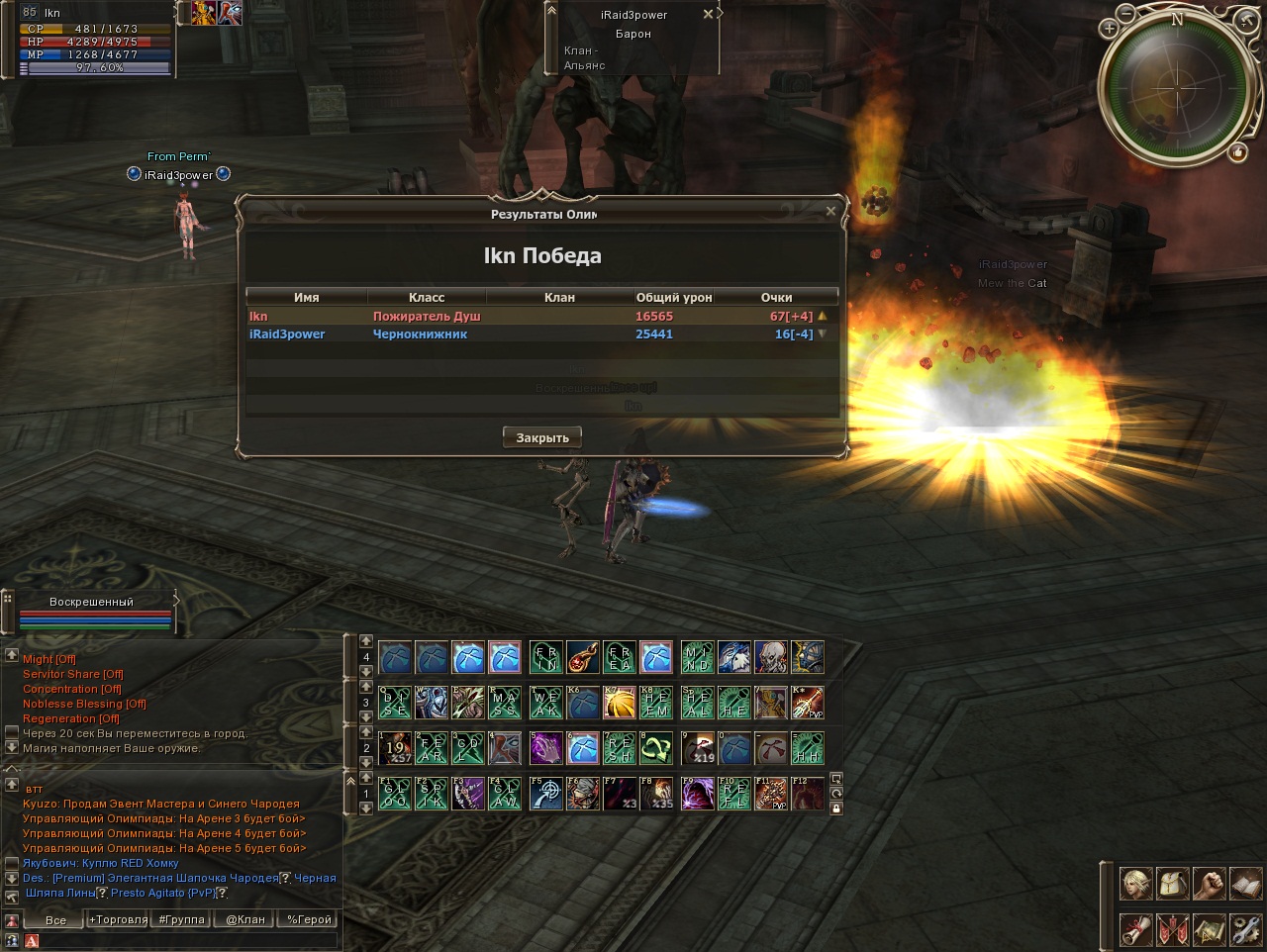Open the clan banners icon
Viewport: 1267px width, 952px height.
[x=1172, y=929]
